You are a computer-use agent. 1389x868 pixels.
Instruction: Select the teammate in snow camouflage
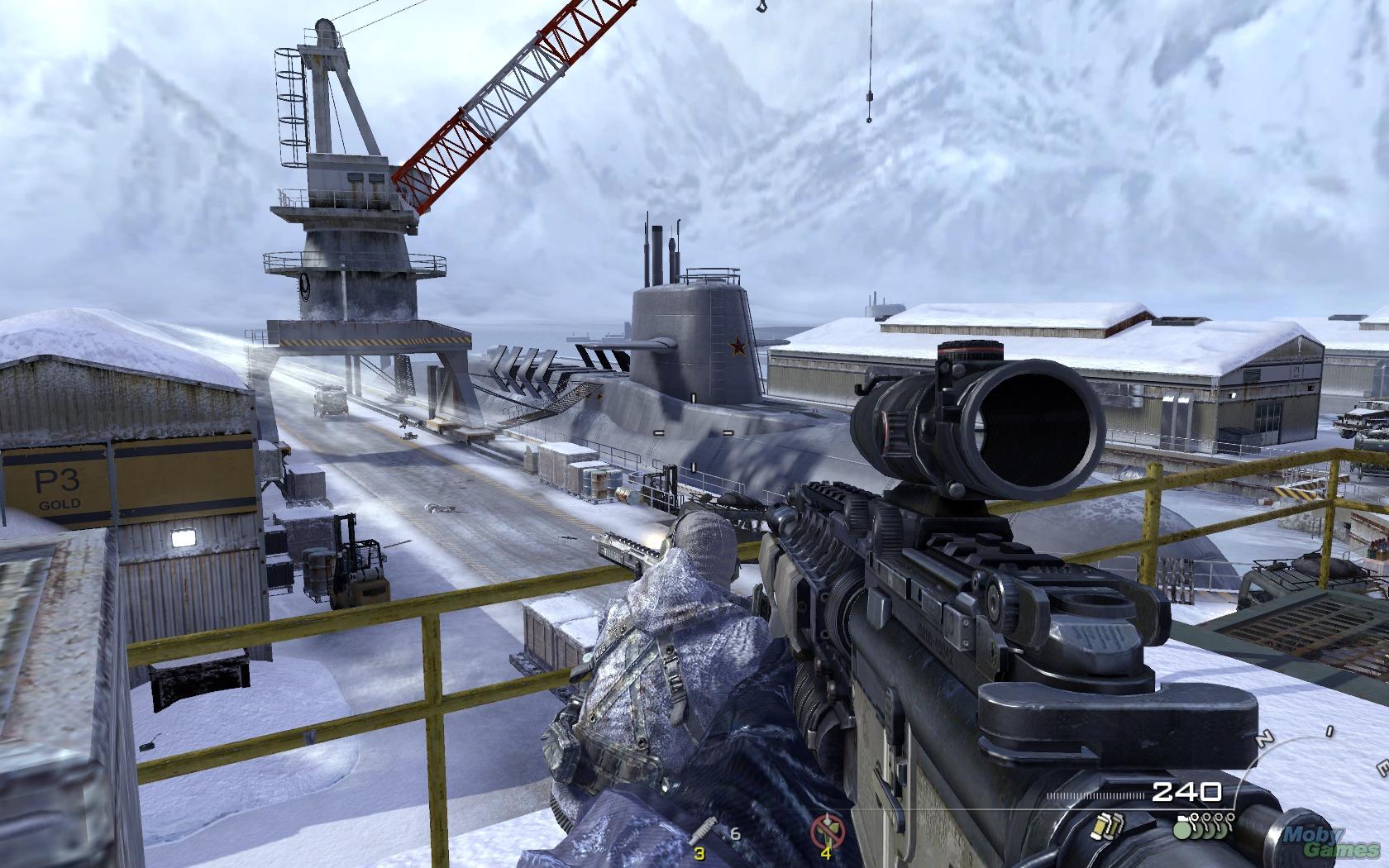point(661,653)
